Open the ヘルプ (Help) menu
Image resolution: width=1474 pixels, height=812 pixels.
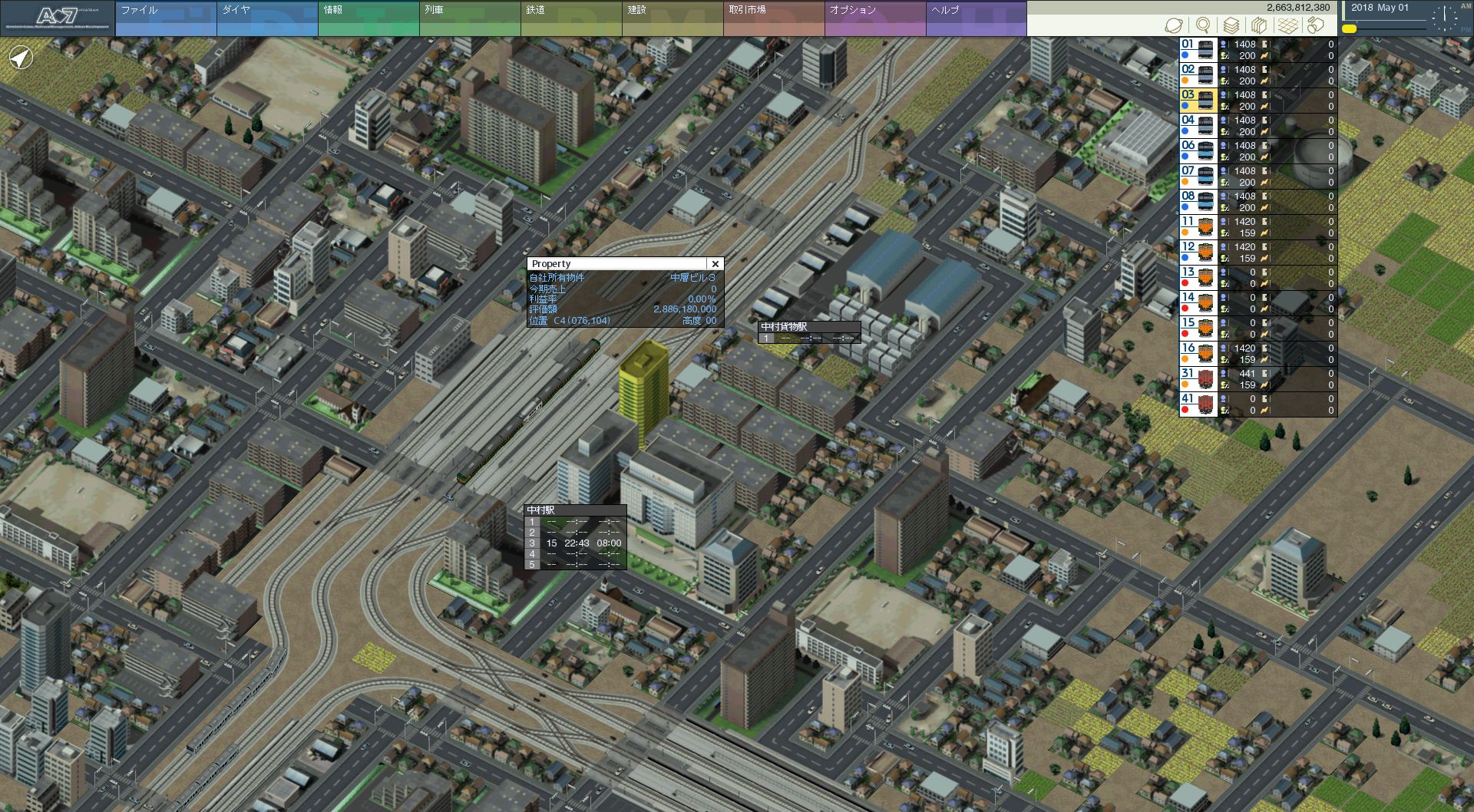[976, 18]
